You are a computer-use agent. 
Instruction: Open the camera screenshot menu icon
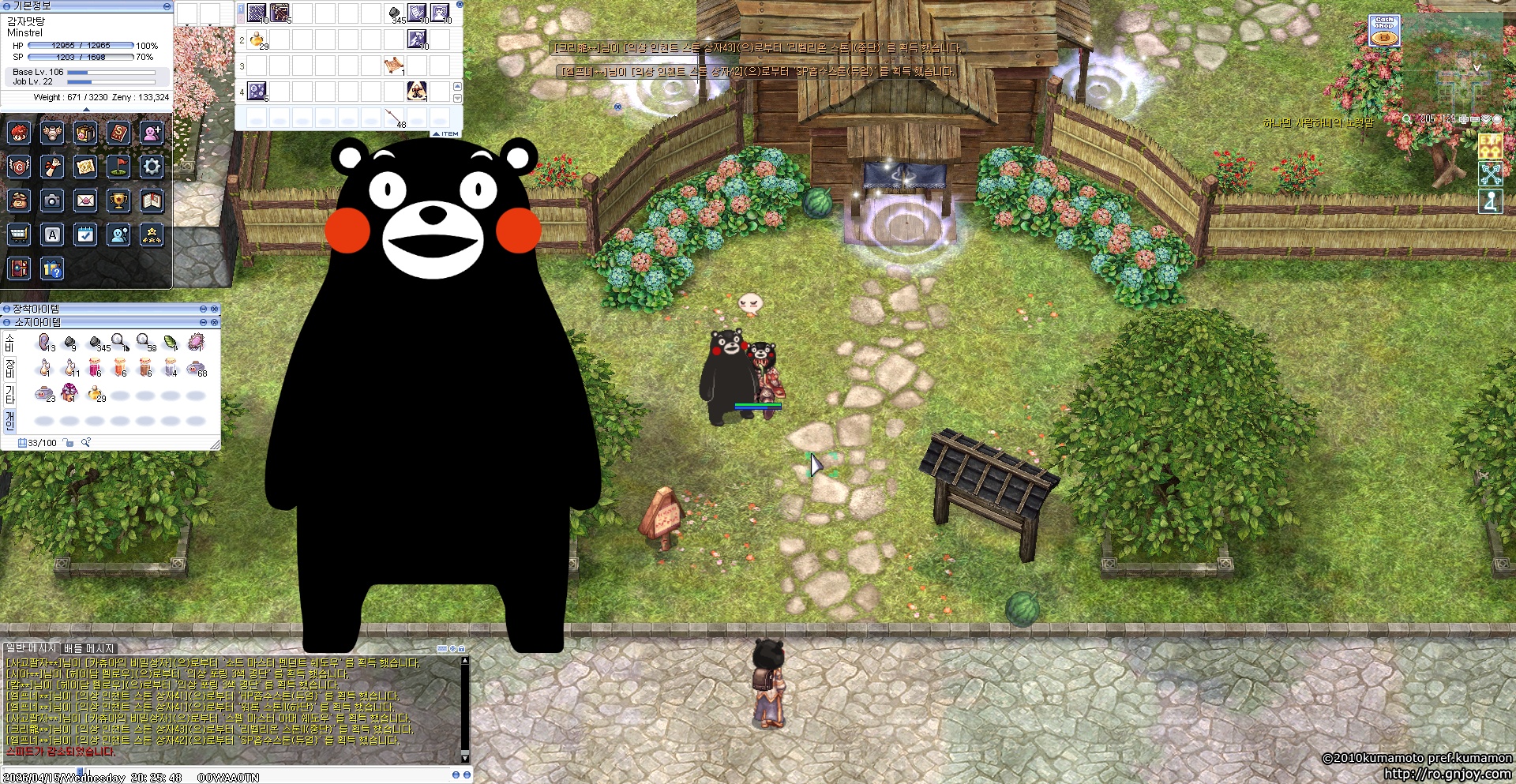tap(52, 201)
